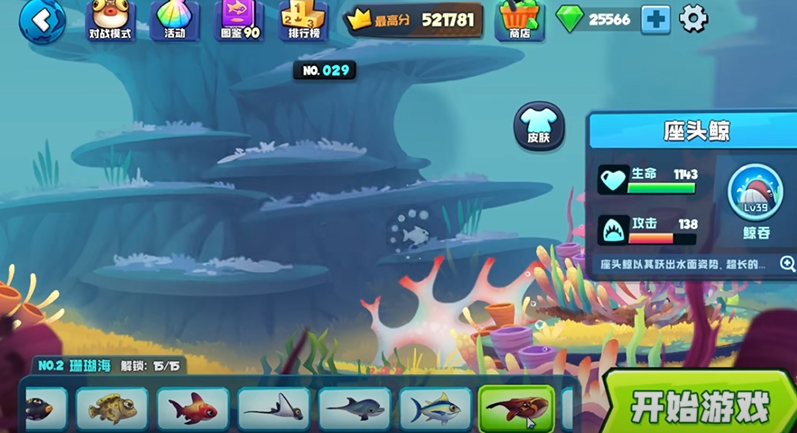View the whale swallow (鲸吞) skill
This screenshot has height=433, width=797.
coord(756,197)
